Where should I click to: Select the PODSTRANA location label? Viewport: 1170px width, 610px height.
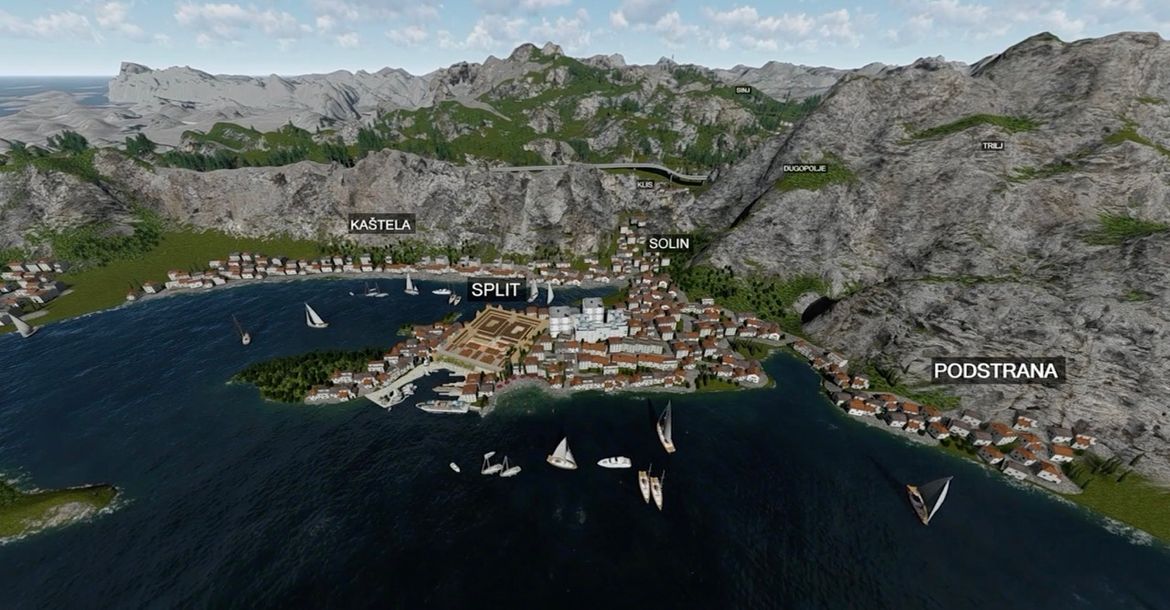pyautogui.click(x=996, y=371)
